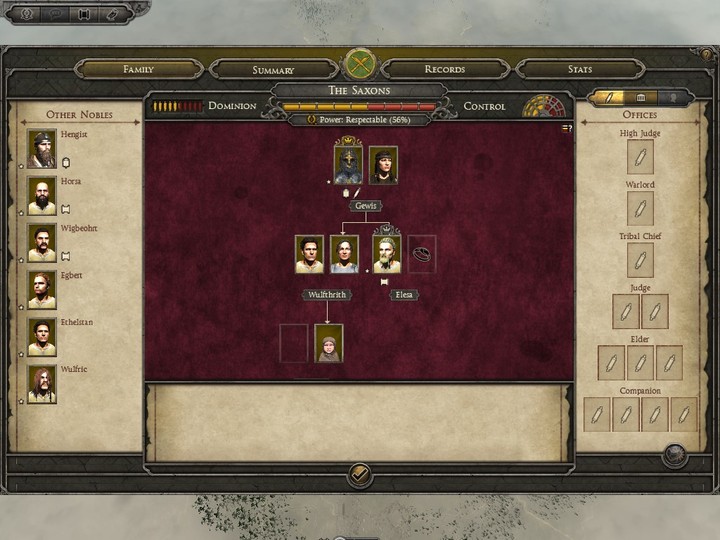The image size is (720, 540).
Task: Show the Records tab
Action: (444, 70)
